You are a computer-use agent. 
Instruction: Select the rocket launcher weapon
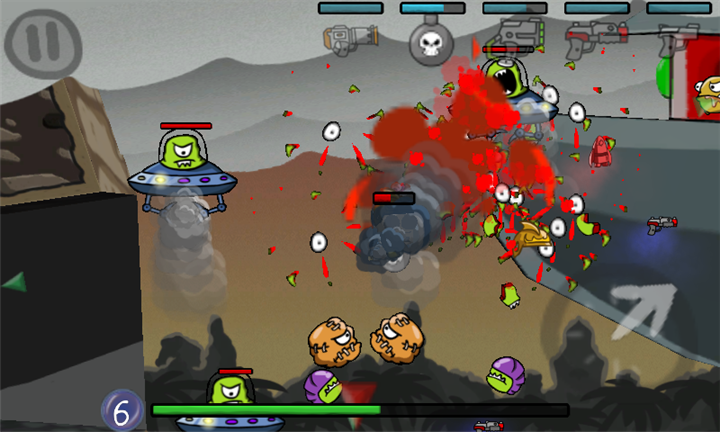(350, 40)
